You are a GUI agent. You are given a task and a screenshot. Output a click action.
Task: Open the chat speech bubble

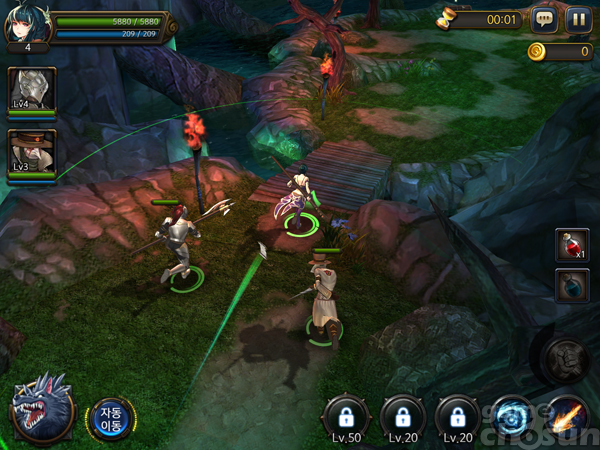[x=544, y=18]
